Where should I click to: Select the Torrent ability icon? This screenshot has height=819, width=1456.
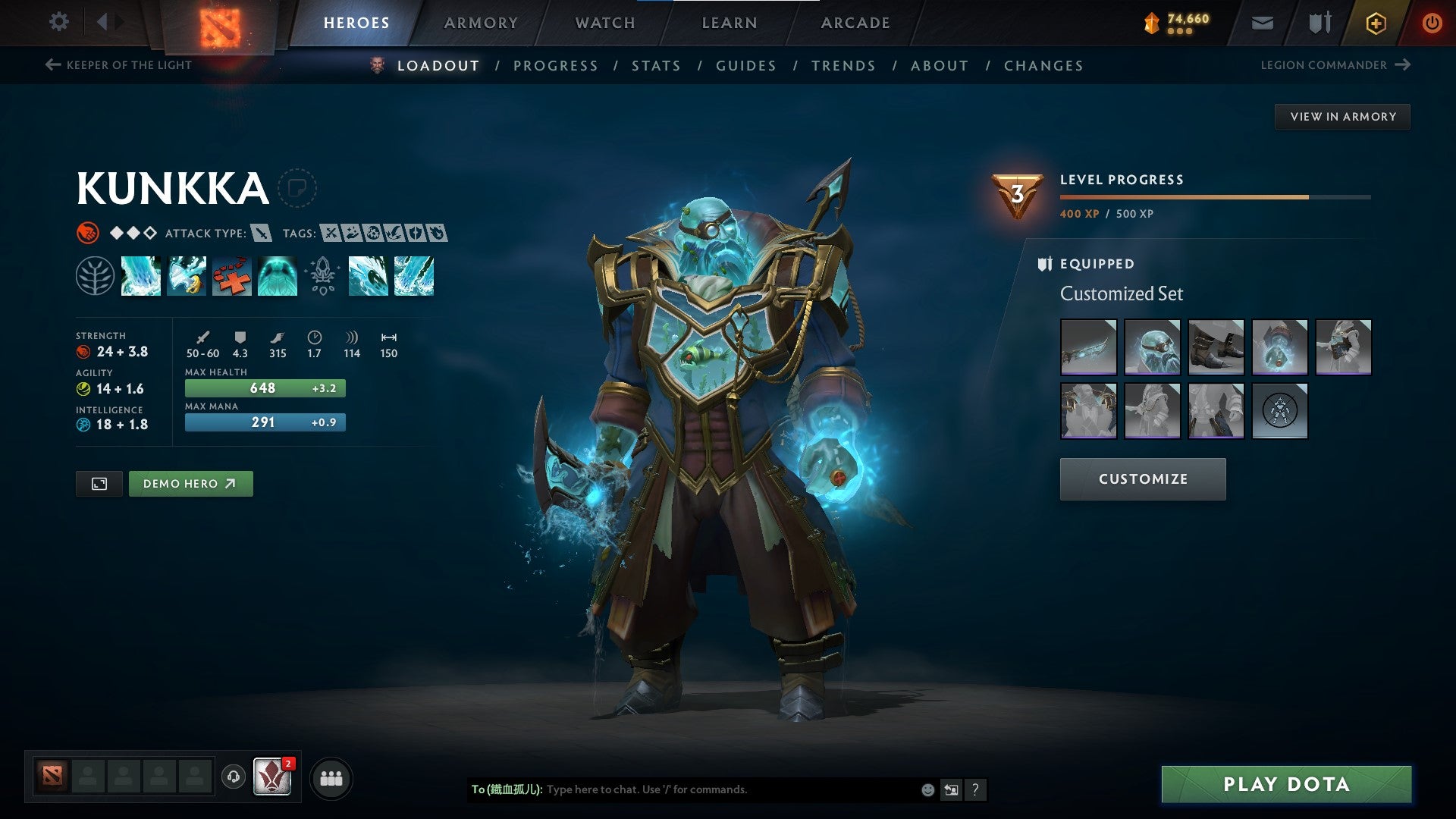pyautogui.click(x=140, y=277)
